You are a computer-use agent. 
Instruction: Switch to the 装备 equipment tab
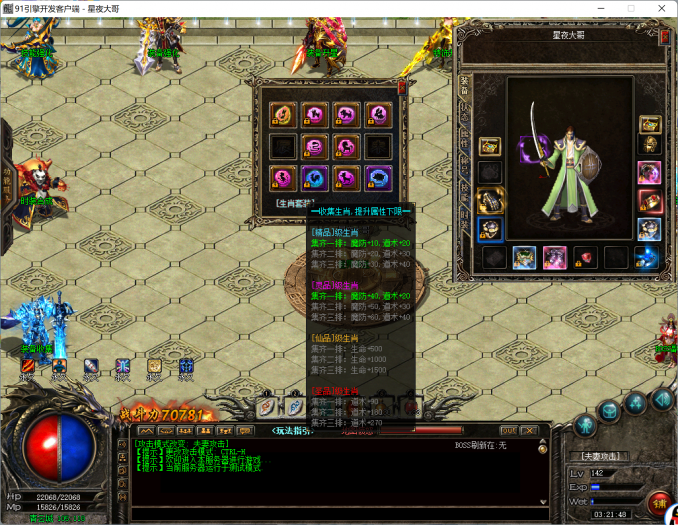click(x=464, y=86)
